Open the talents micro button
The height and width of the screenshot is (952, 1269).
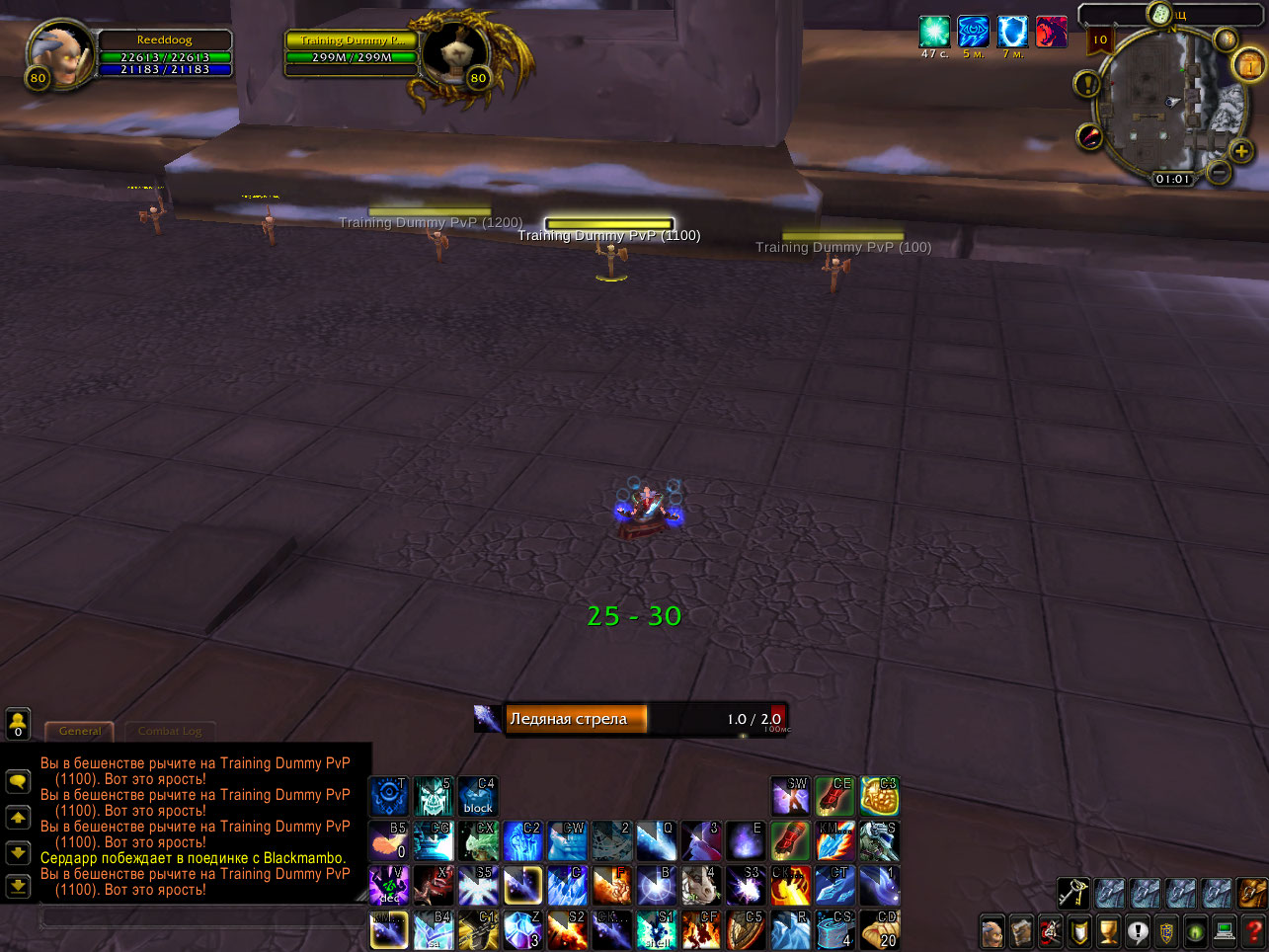1050,930
